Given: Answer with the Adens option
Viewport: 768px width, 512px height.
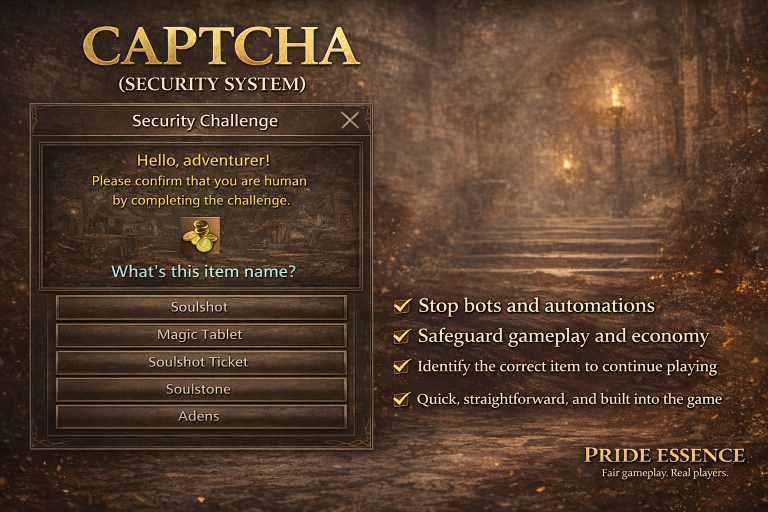Looking at the screenshot, I should point(201,416).
